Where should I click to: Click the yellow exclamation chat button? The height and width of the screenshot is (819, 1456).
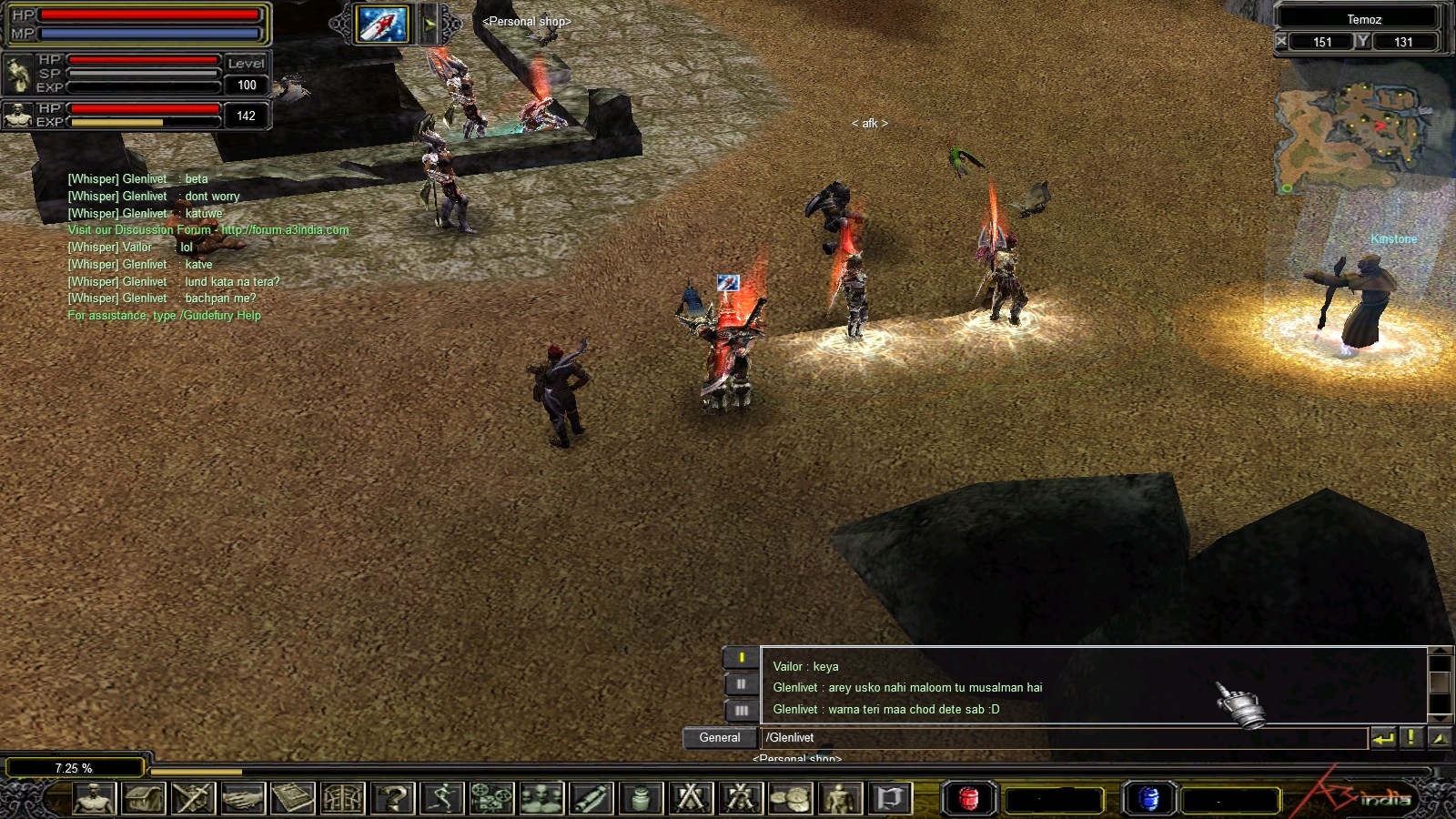[1410, 738]
